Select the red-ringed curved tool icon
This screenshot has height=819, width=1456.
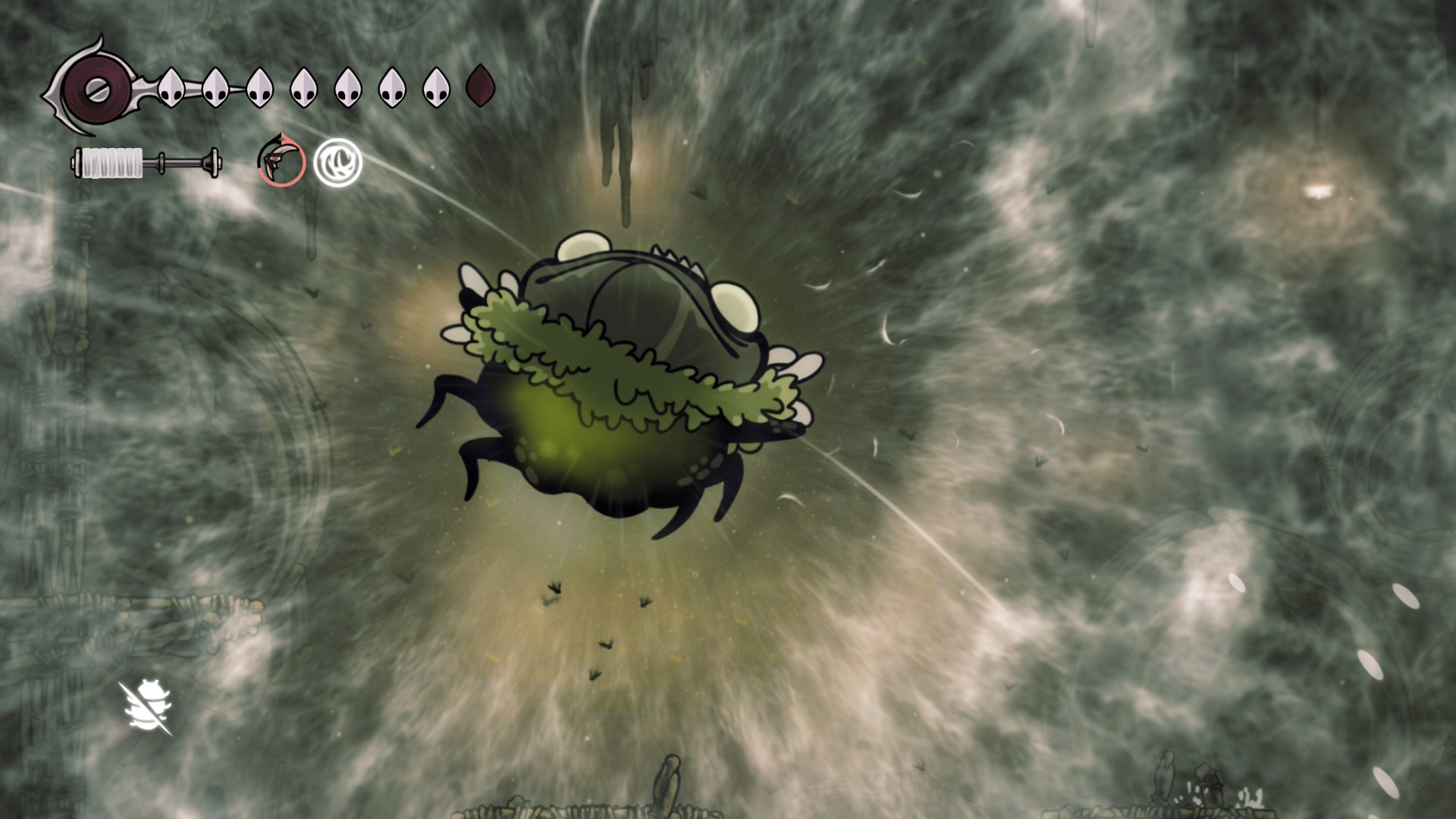pos(281,161)
